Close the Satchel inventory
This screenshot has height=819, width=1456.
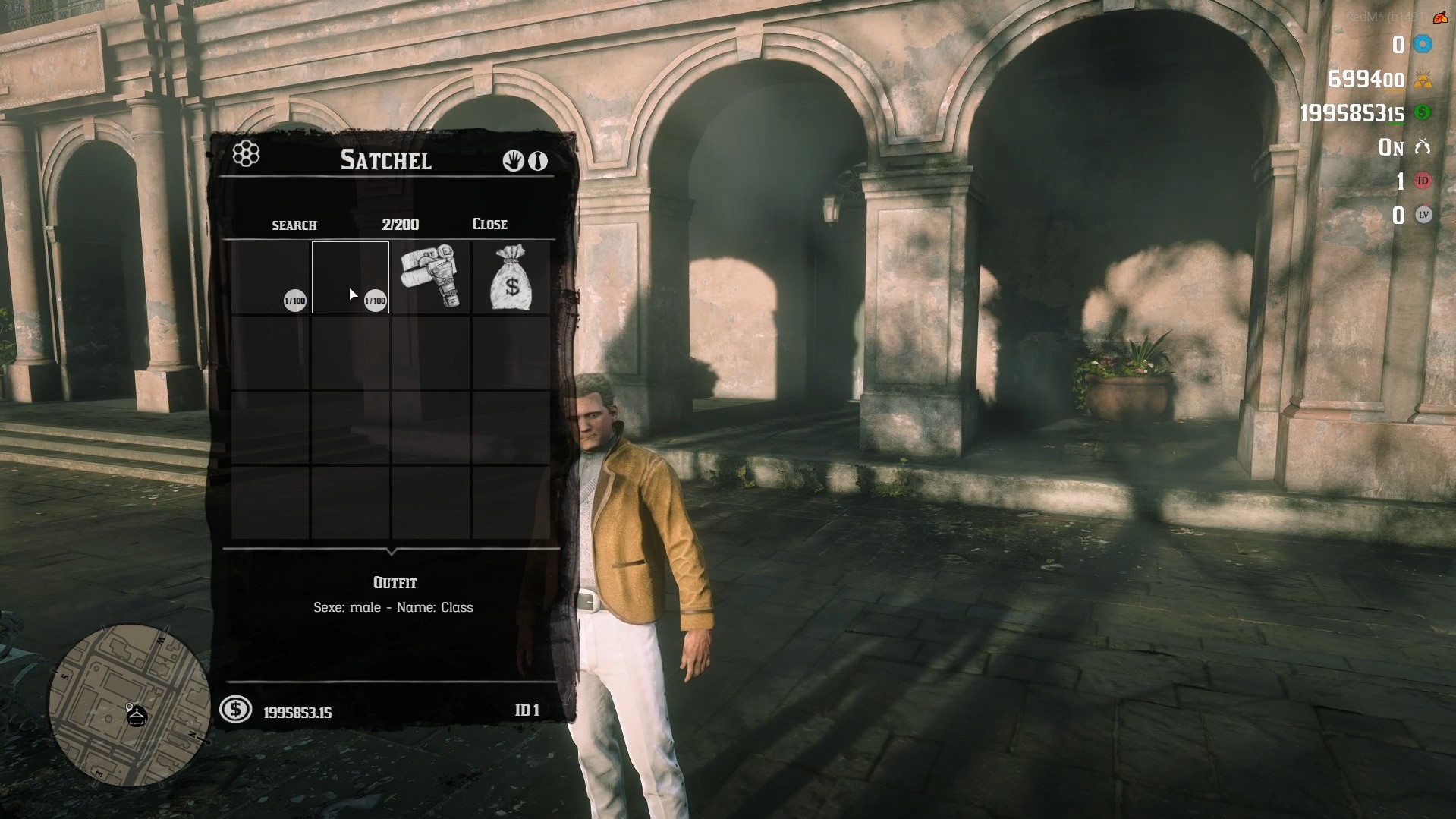pyautogui.click(x=489, y=224)
